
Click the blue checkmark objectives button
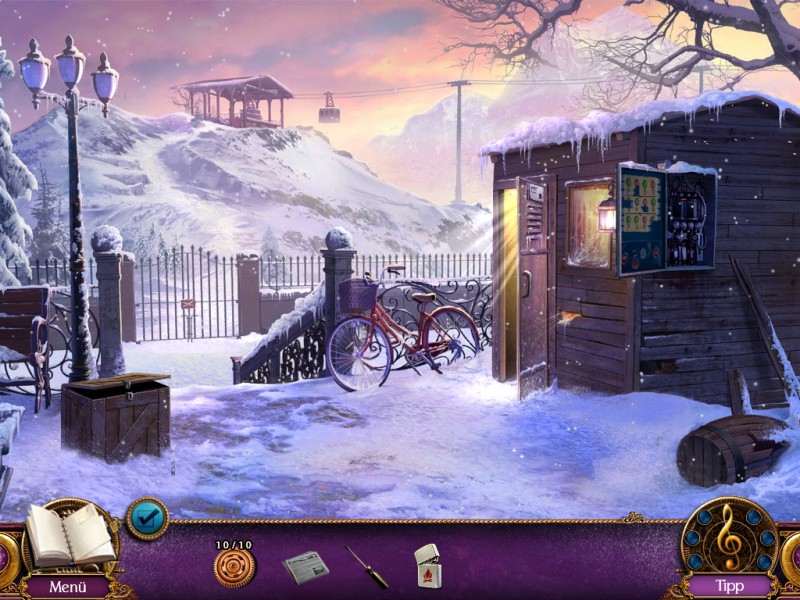click(x=147, y=519)
